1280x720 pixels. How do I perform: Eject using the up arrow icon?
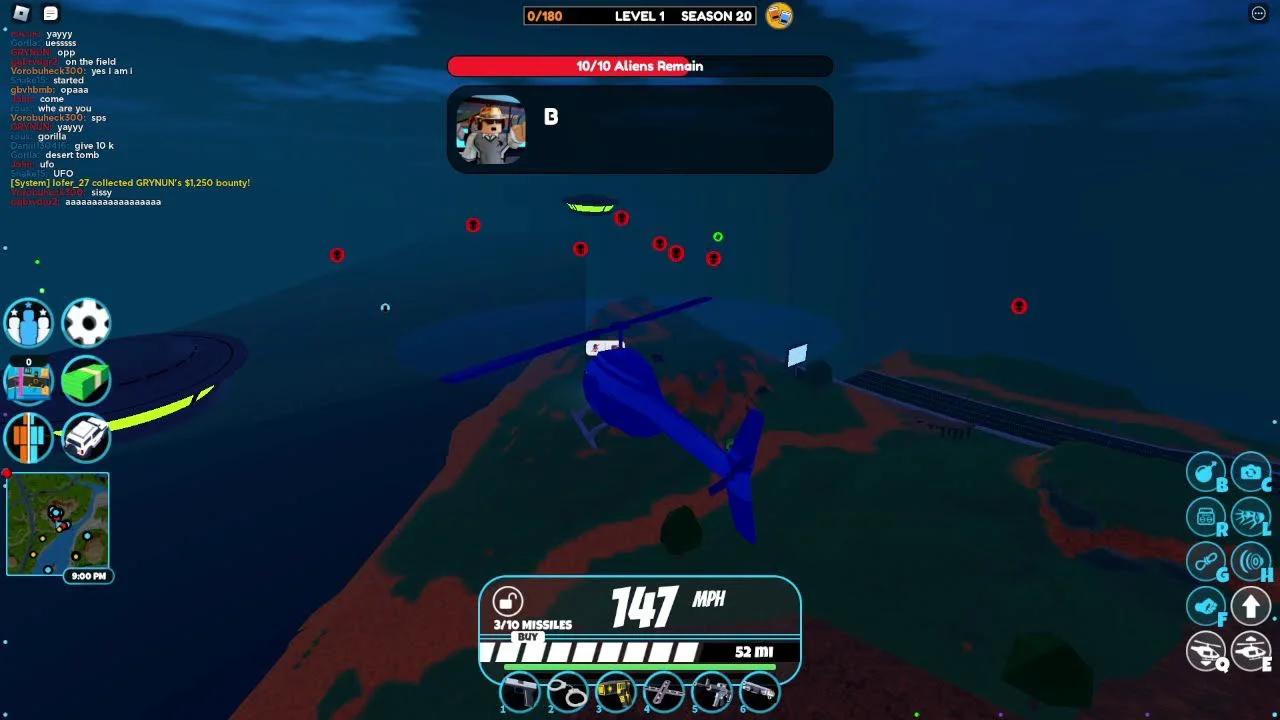pyautogui.click(x=1251, y=605)
